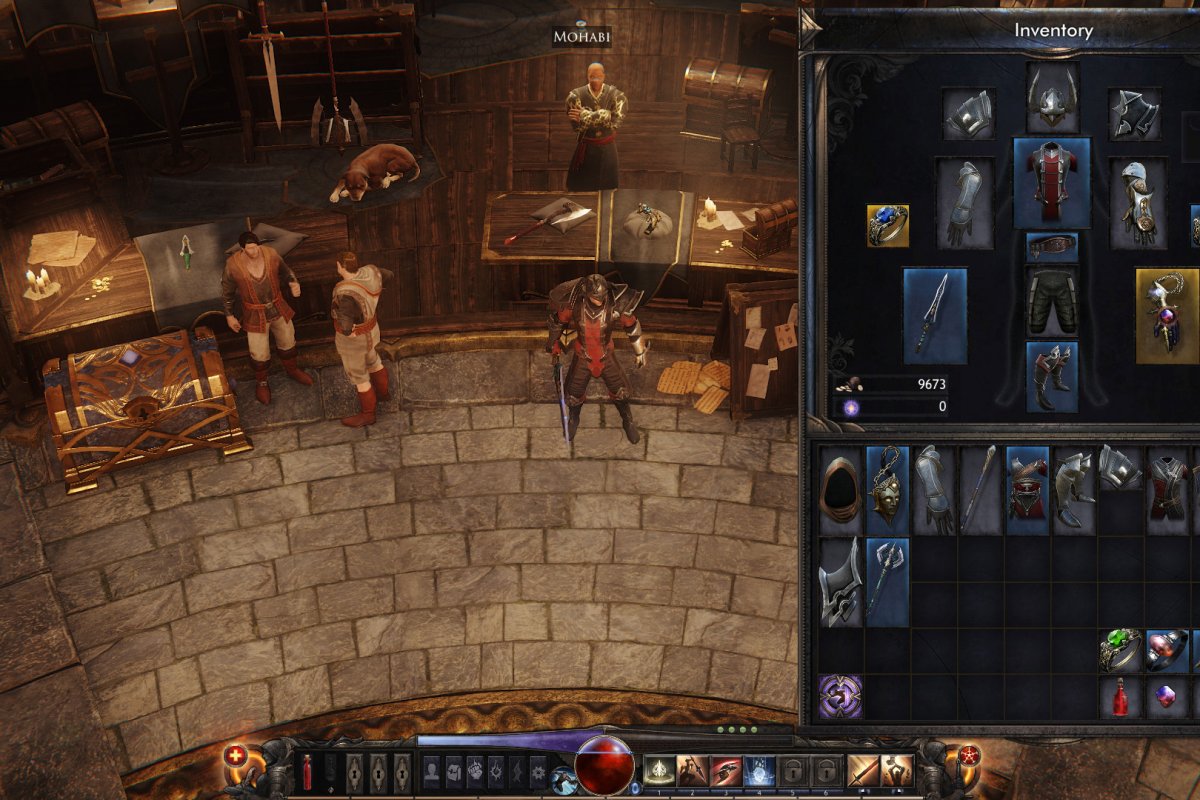Select the equipped dark trousers
1200x800 pixels.
1052,300
